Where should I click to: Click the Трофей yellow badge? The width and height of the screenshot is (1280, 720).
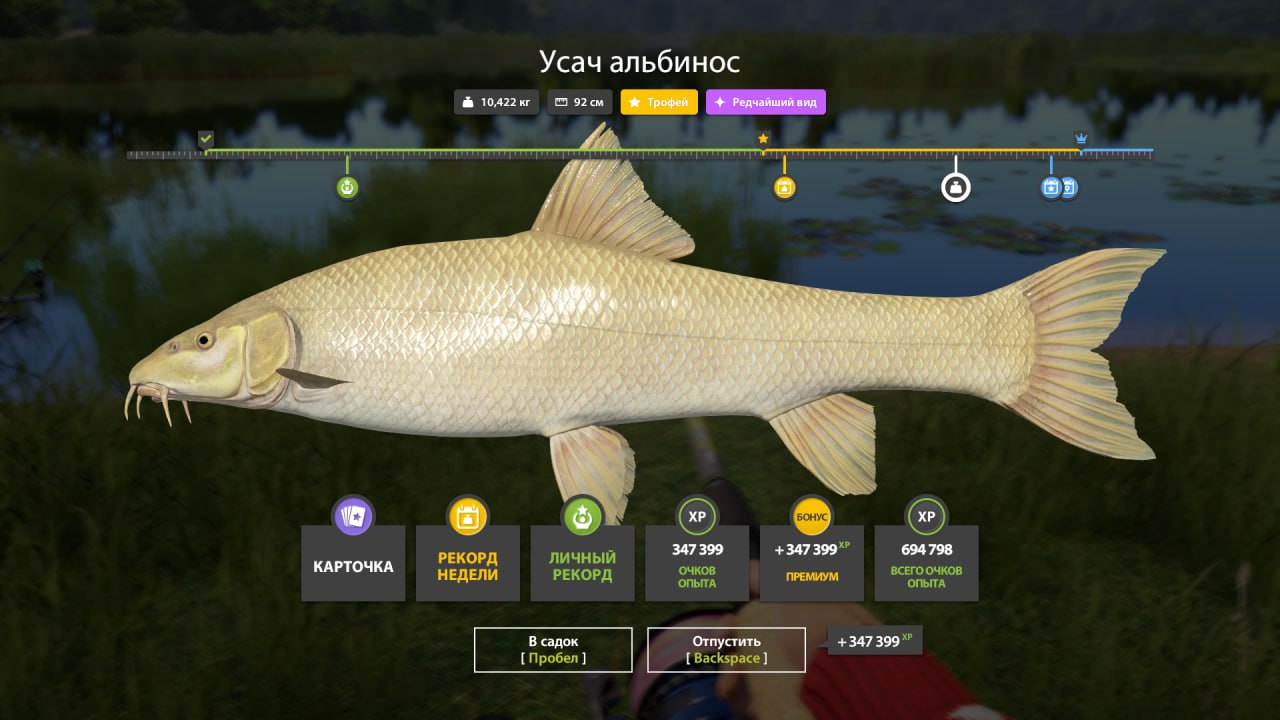659,102
